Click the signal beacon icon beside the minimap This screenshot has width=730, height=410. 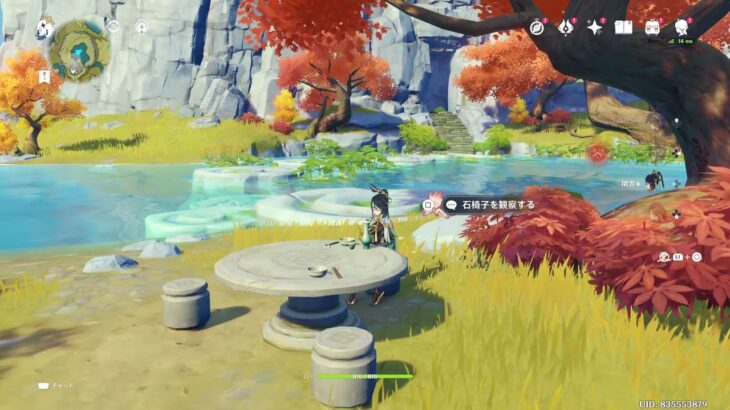click(141, 26)
